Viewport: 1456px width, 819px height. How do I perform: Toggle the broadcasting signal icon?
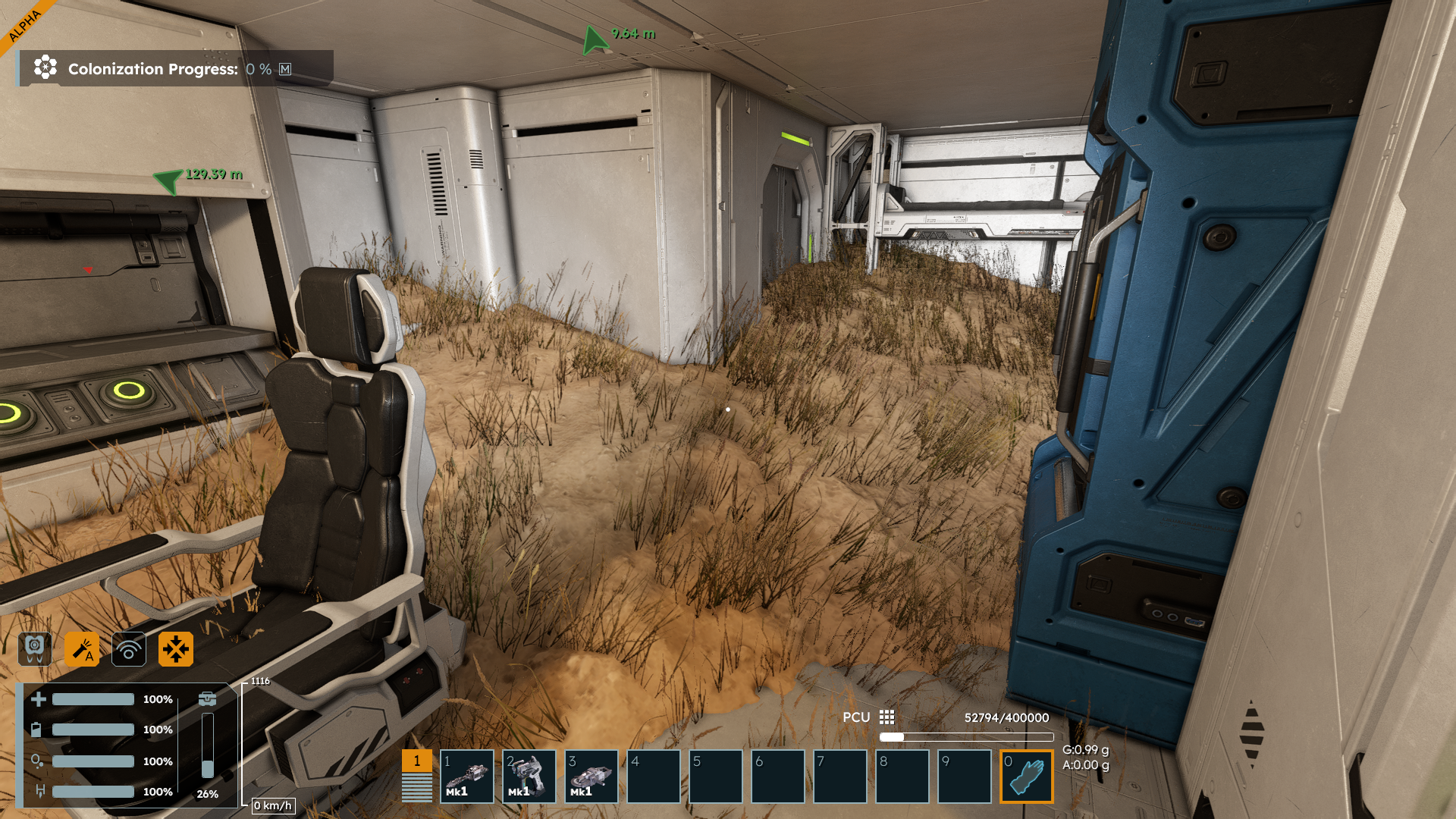click(129, 649)
